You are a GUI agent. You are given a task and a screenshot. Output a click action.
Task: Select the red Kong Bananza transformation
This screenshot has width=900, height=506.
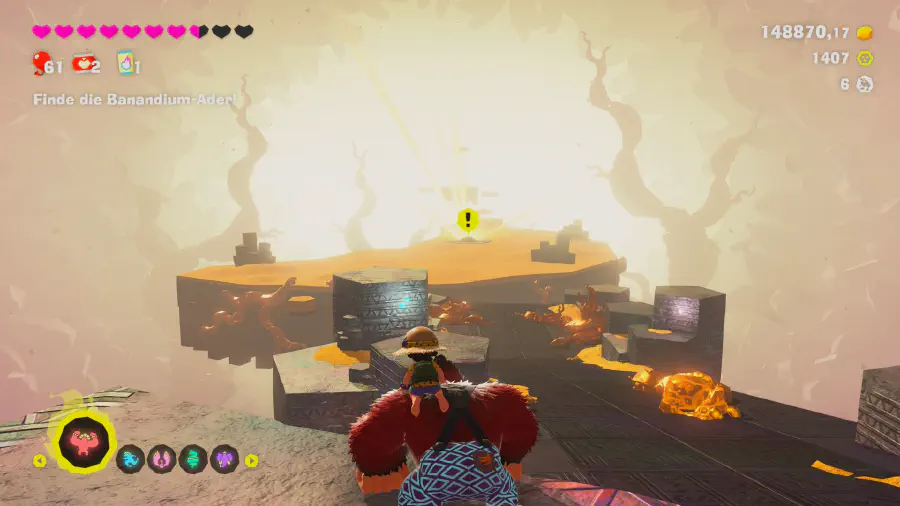point(84,444)
